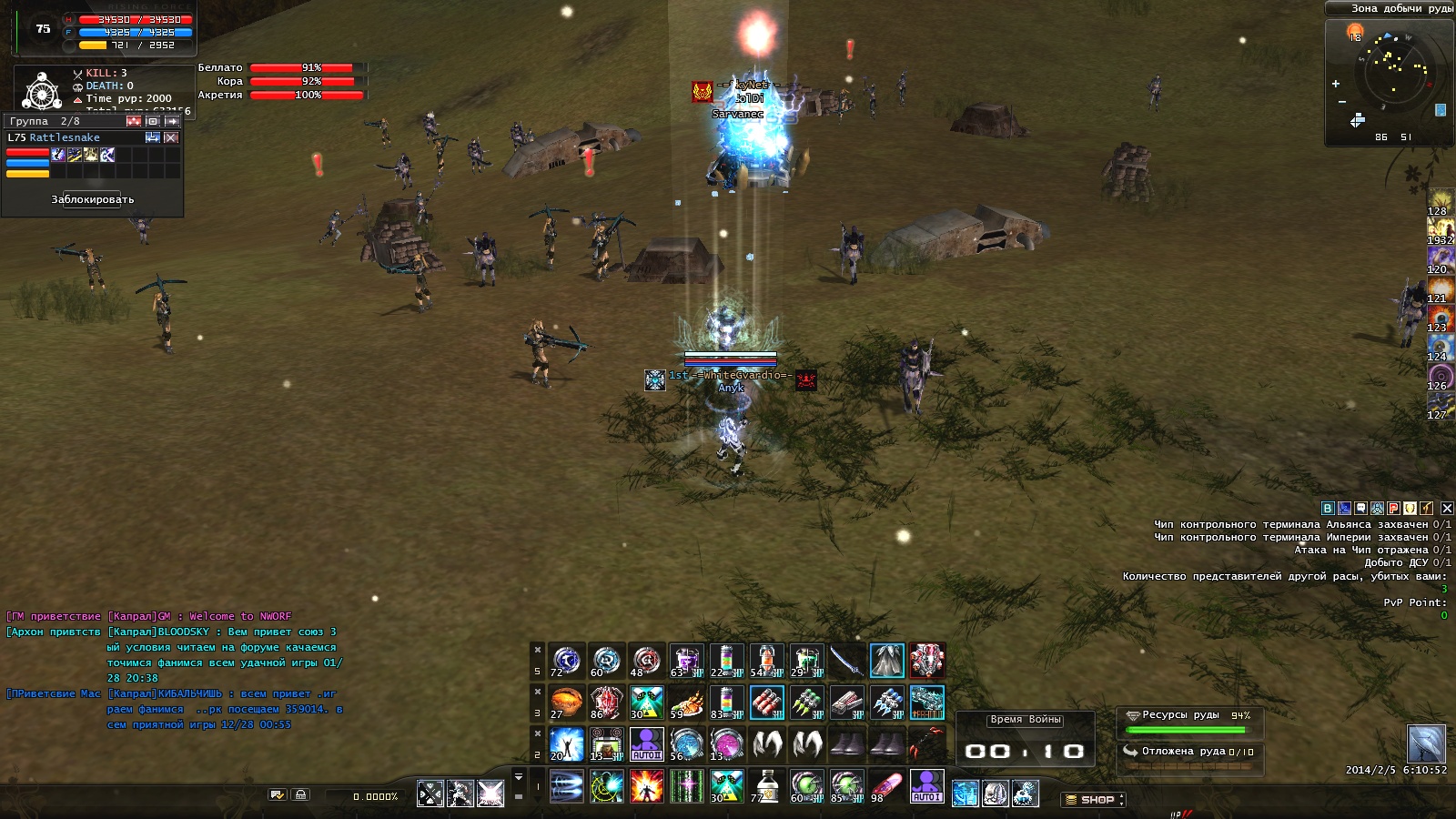Click the Ресурсы руды ore resources panel

[1188, 723]
